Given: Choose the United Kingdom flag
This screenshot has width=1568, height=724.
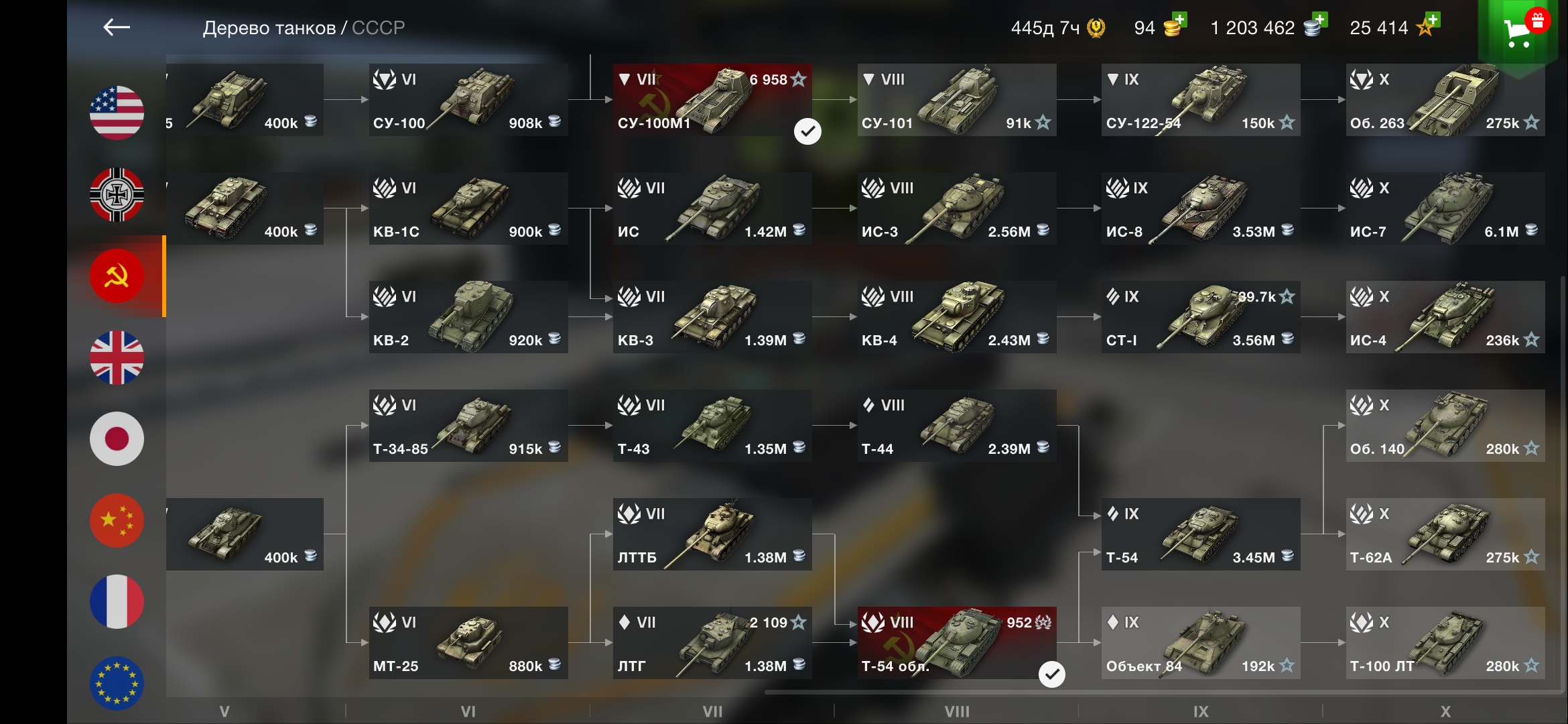Looking at the screenshot, I should point(117,357).
